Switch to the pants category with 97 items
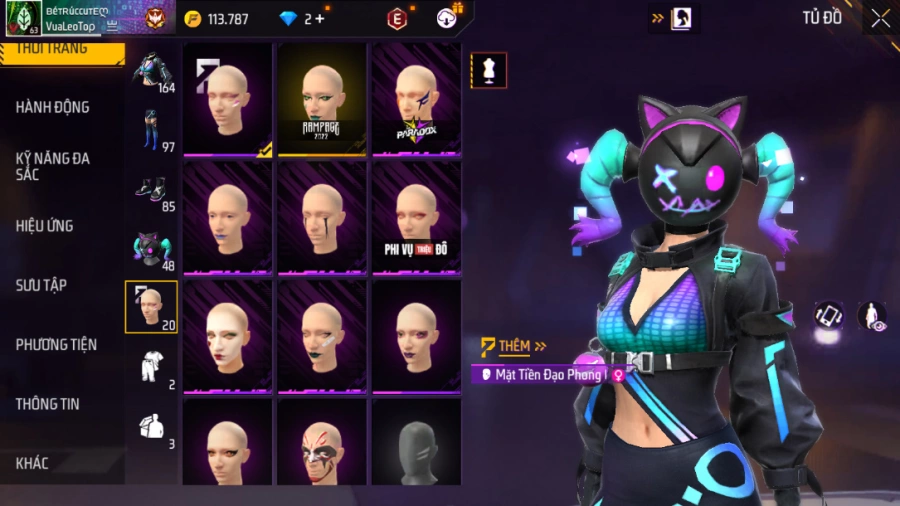 point(152,130)
